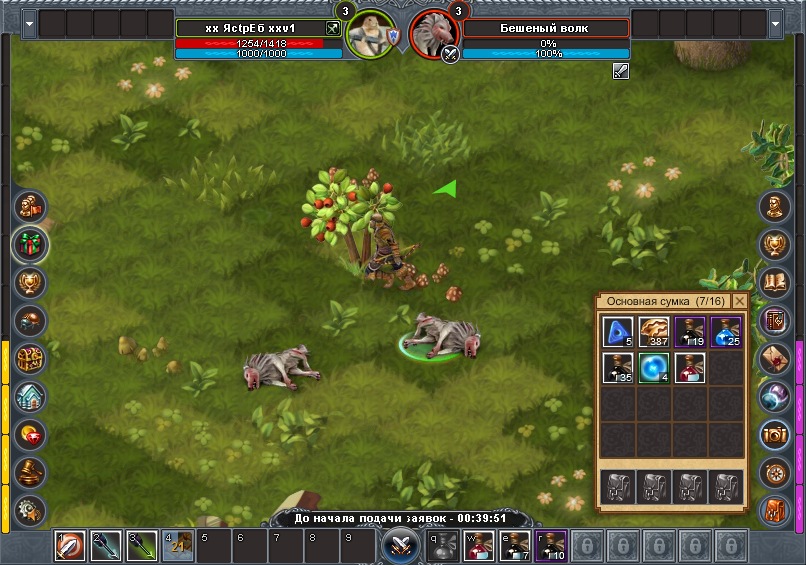Open the gear settings icon
Screen dimensions: 806x565
coord(30,508)
